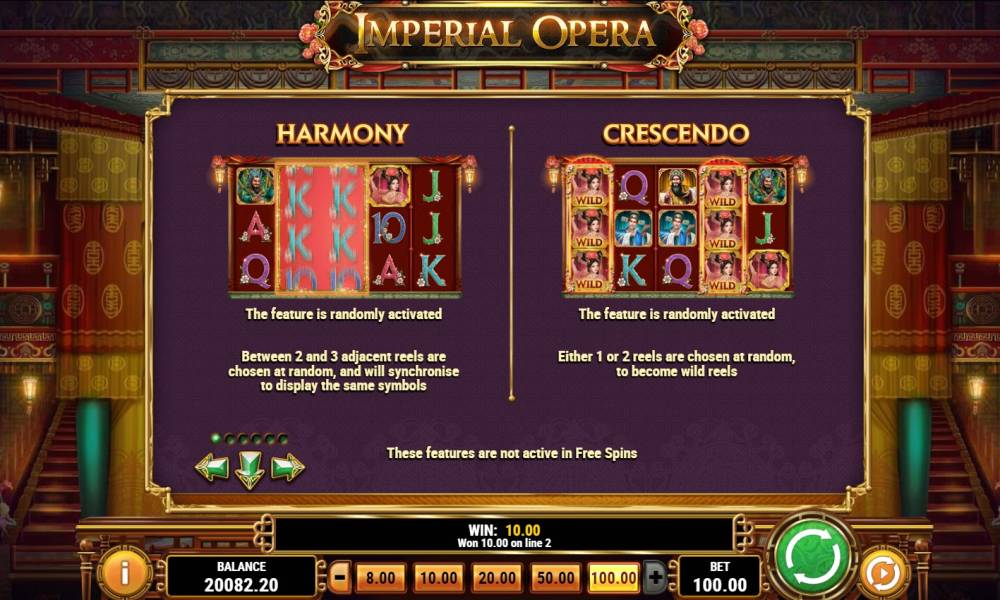Go to the previous paytable page

pos(211,467)
